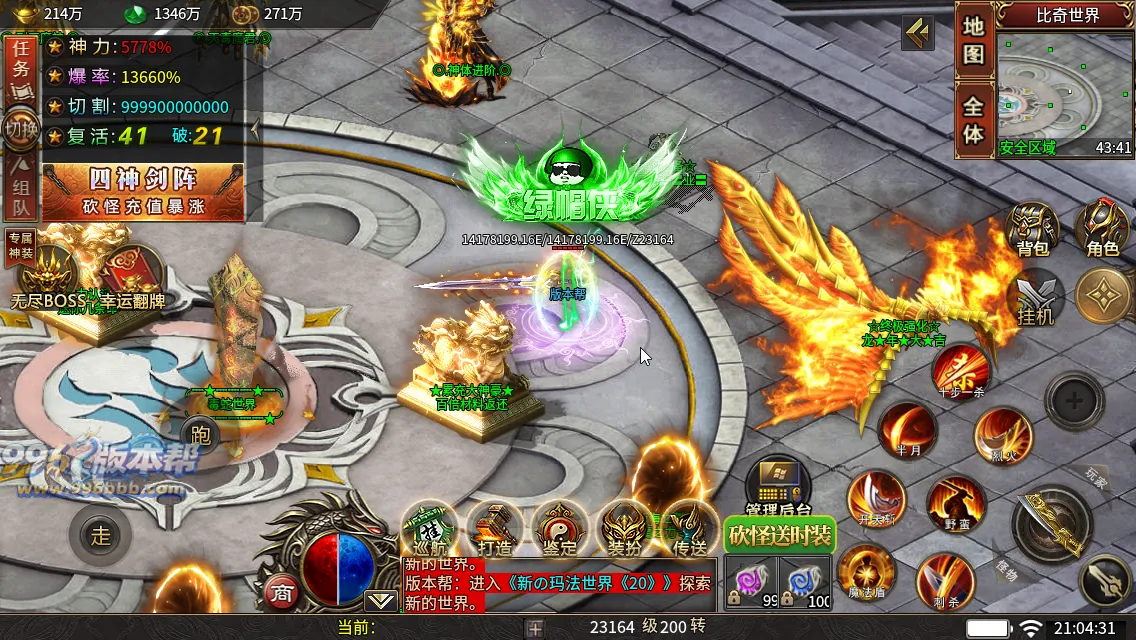This screenshot has height=640, width=1136.
Task: Activate the 十步一杀 skill
Action: click(x=962, y=371)
